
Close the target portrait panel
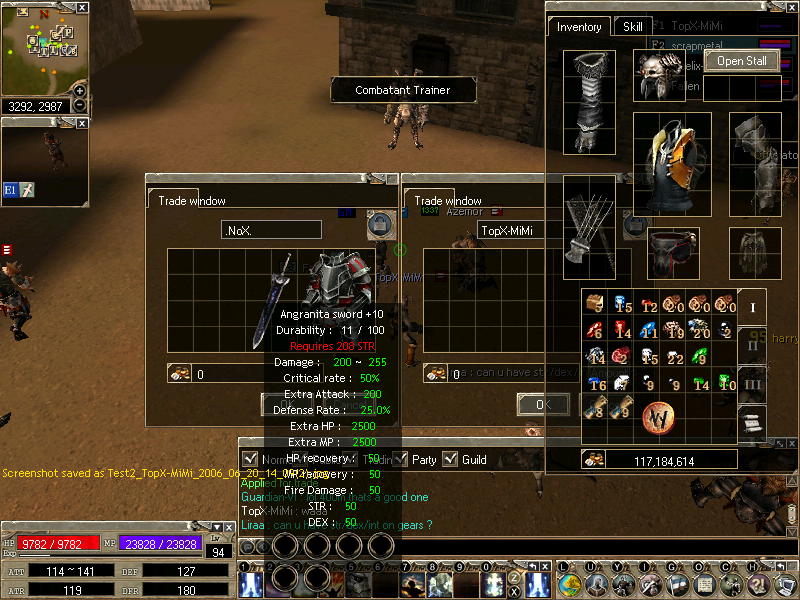click(83, 123)
